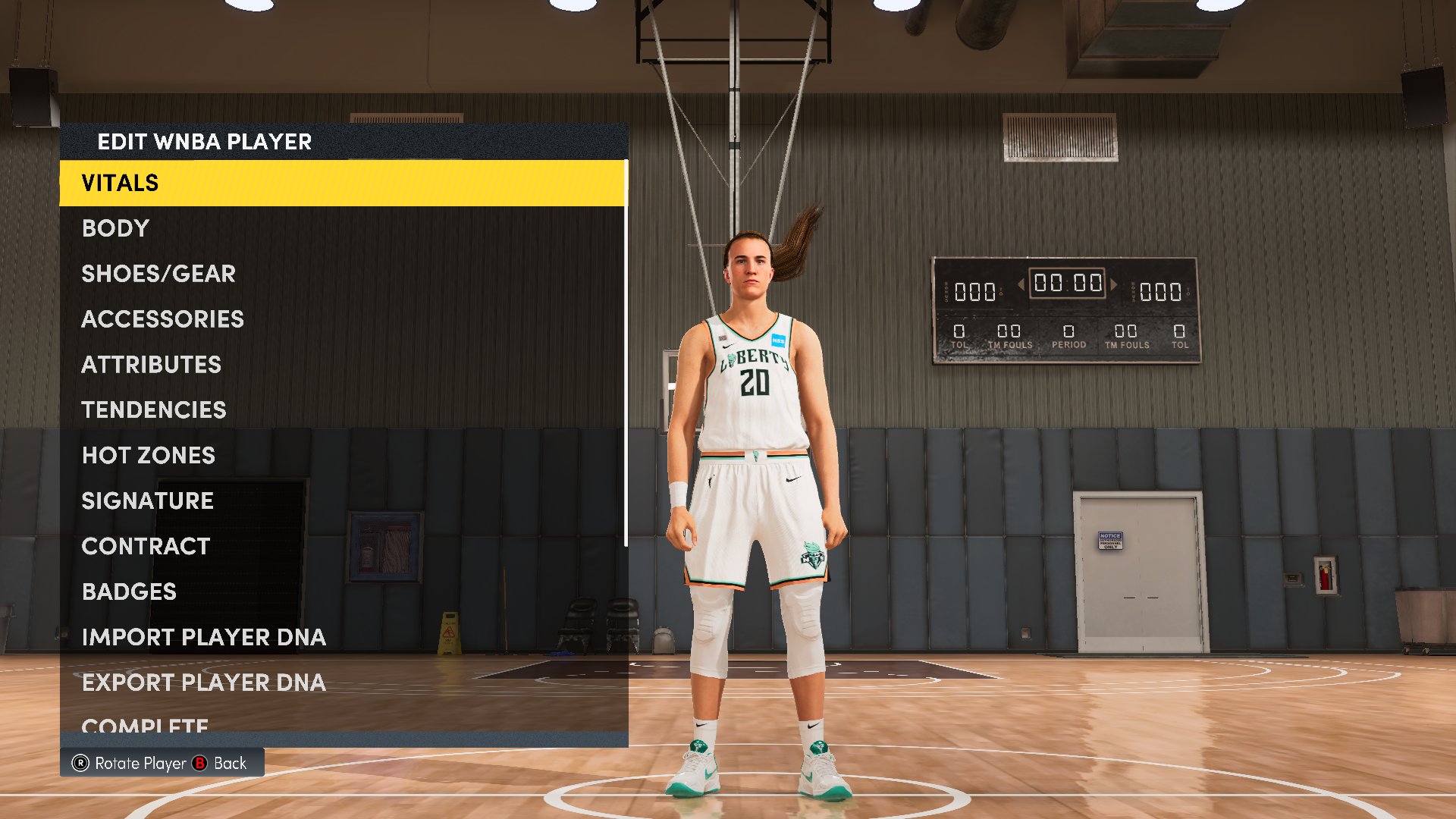Choose Import Player DNA
Image resolution: width=1456 pixels, height=819 pixels.
tap(203, 637)
